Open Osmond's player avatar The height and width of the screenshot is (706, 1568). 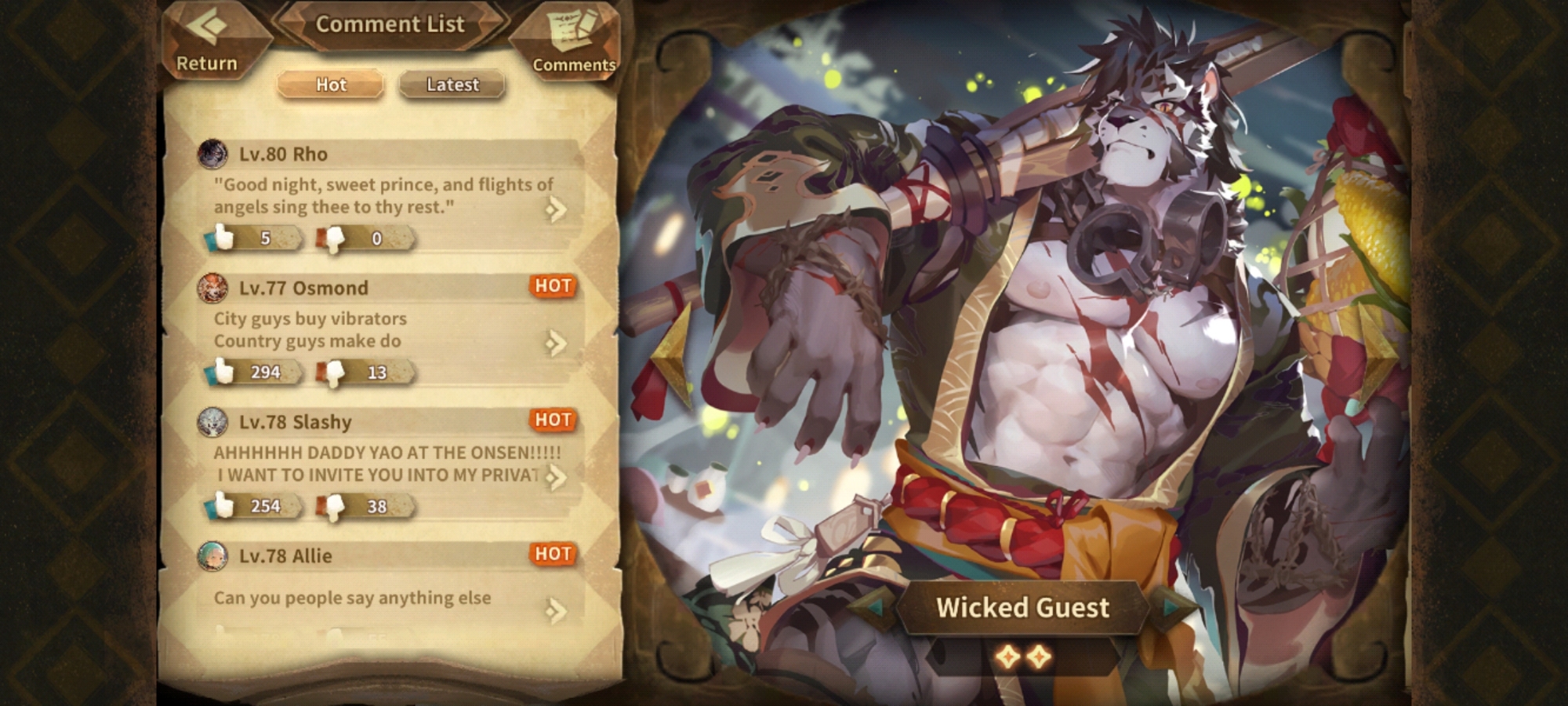pyautogui.click(x=212, y=289)
